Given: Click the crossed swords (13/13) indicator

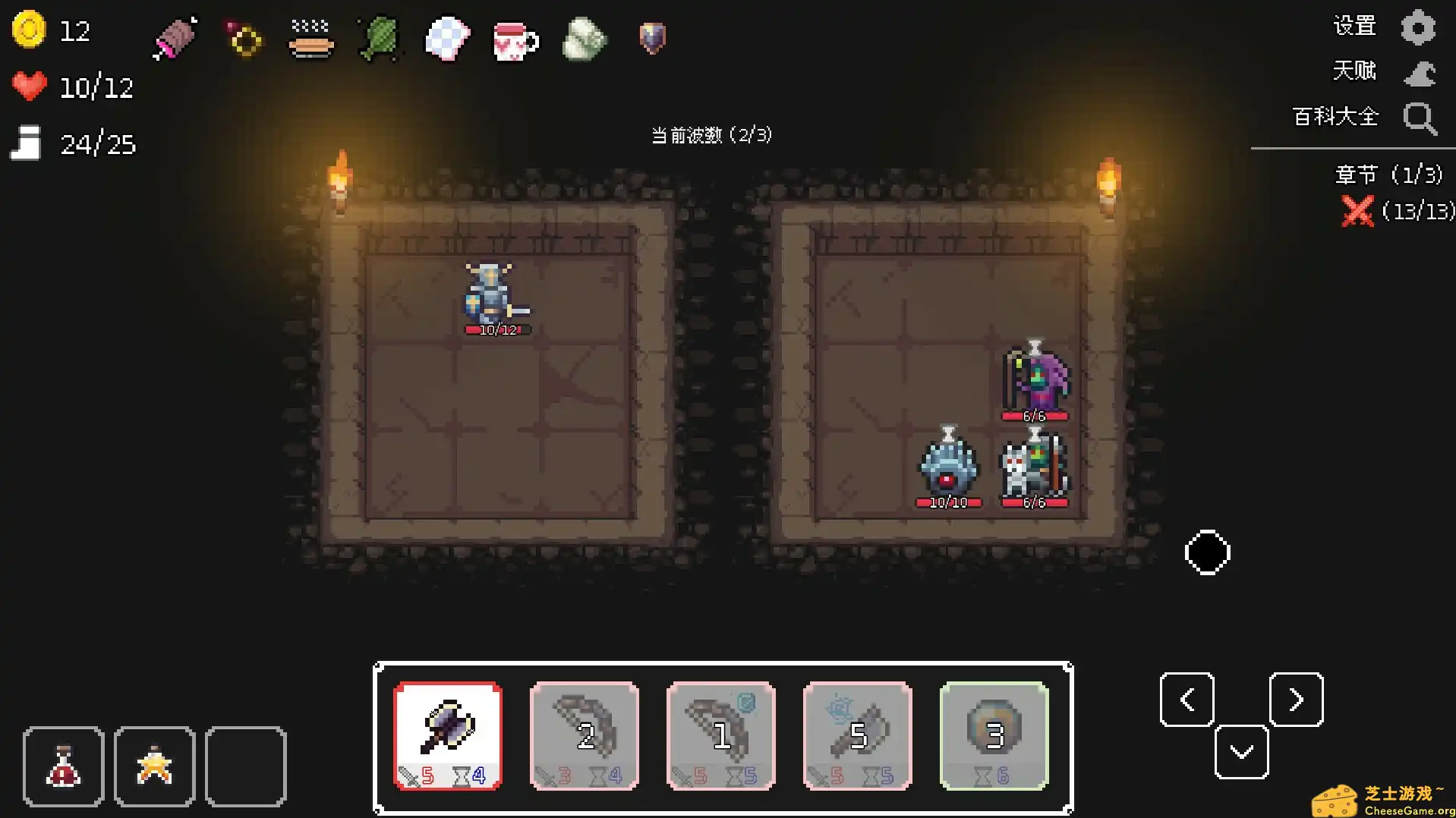Looking at the screenshot, I should [x=1359, y=211].
